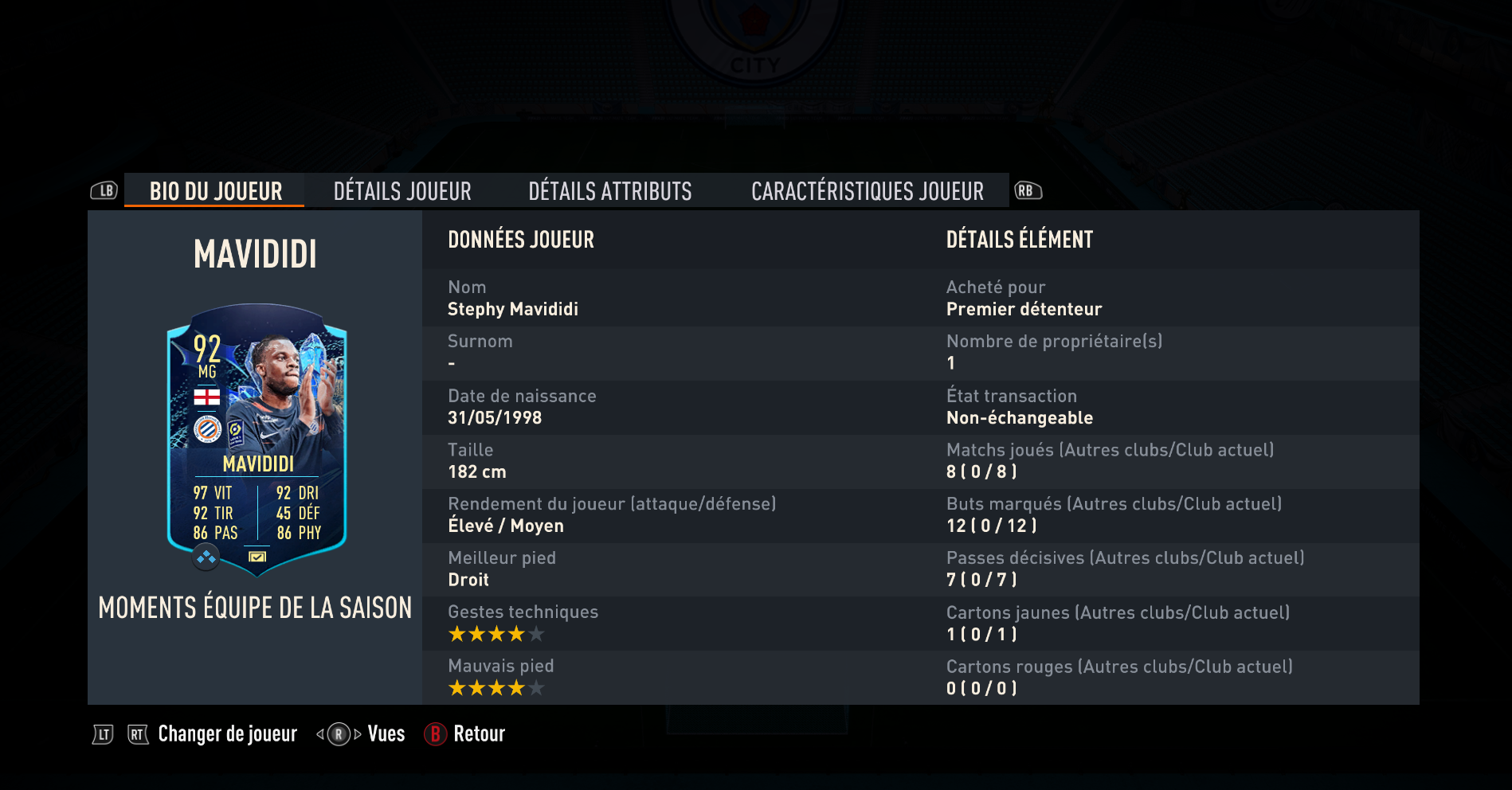Click the LT trigger icon near Changer de joueur

pos(104,733)
